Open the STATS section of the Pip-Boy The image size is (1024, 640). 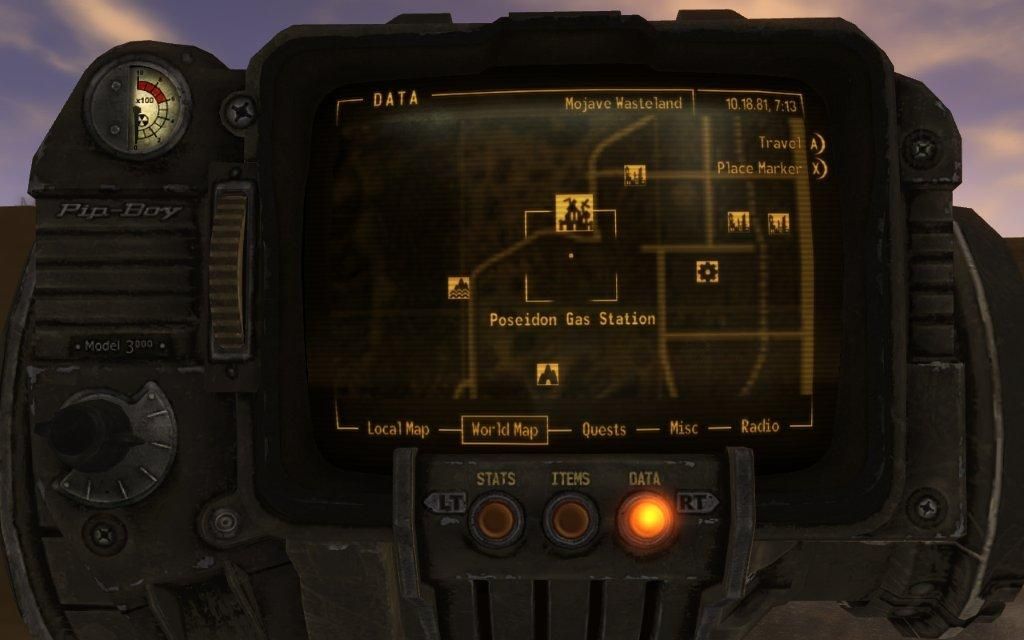496,519
